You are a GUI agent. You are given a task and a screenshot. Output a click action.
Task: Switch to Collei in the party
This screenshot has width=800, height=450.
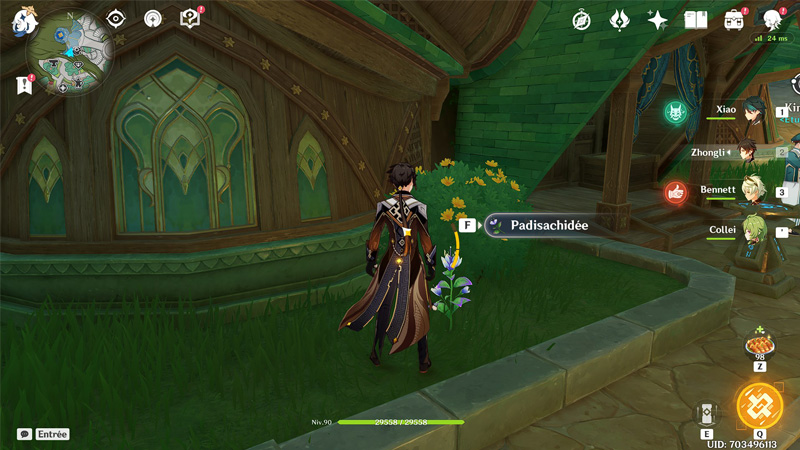pos(752,229)
